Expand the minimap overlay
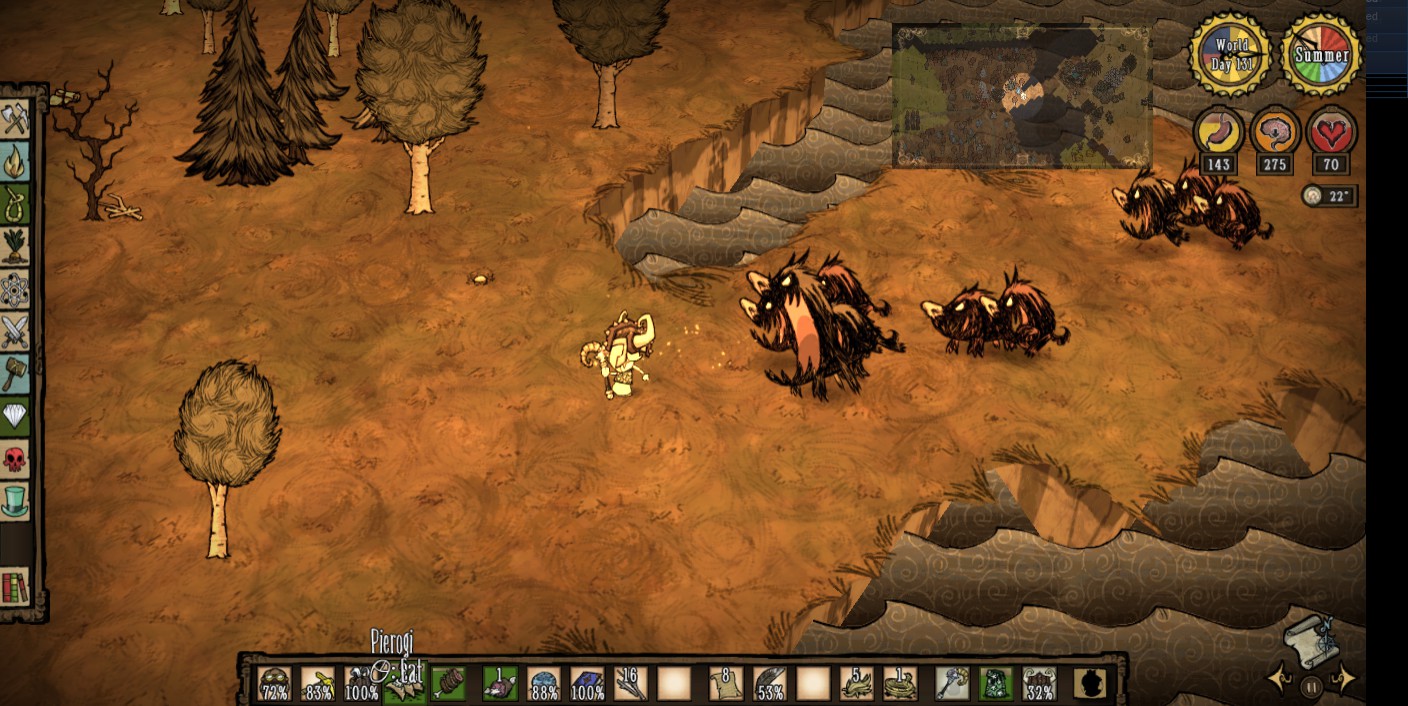The width and height of the screenshot is (1408, 706). pos(1021,96)
